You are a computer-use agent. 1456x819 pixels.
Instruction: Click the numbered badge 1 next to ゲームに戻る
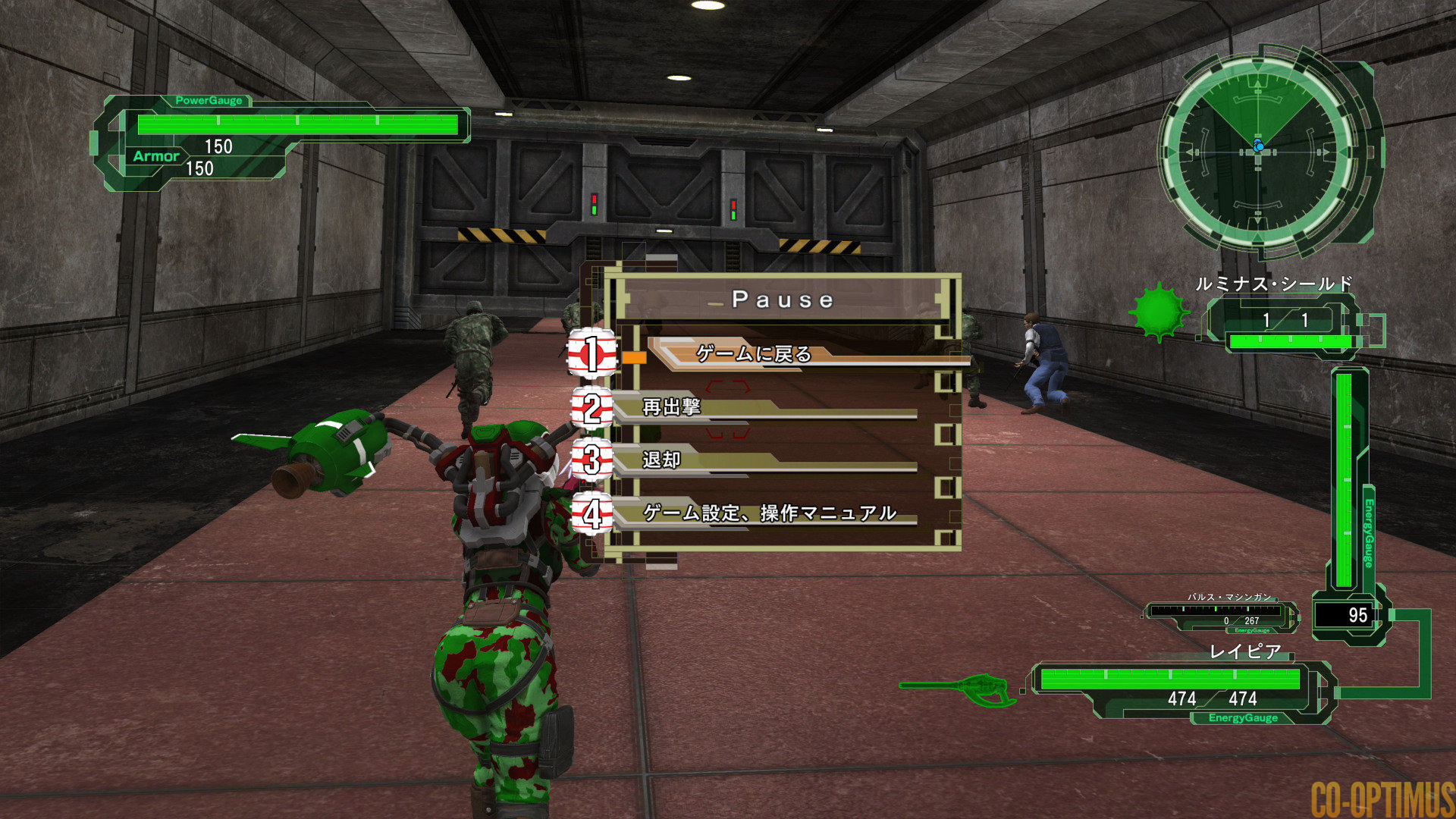click(x=591, y=353)
